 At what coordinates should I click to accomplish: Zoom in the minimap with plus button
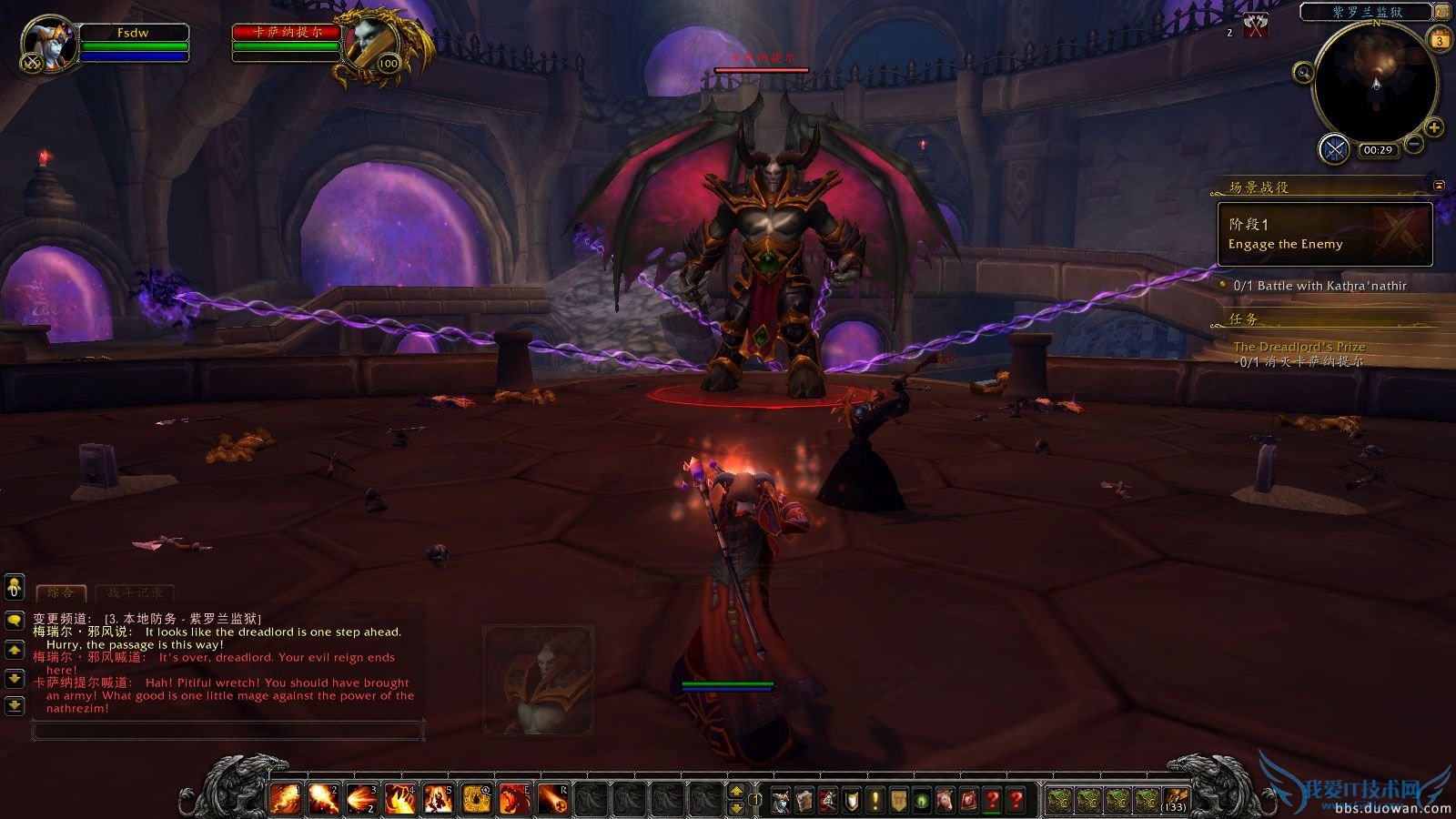(1434, 127)
